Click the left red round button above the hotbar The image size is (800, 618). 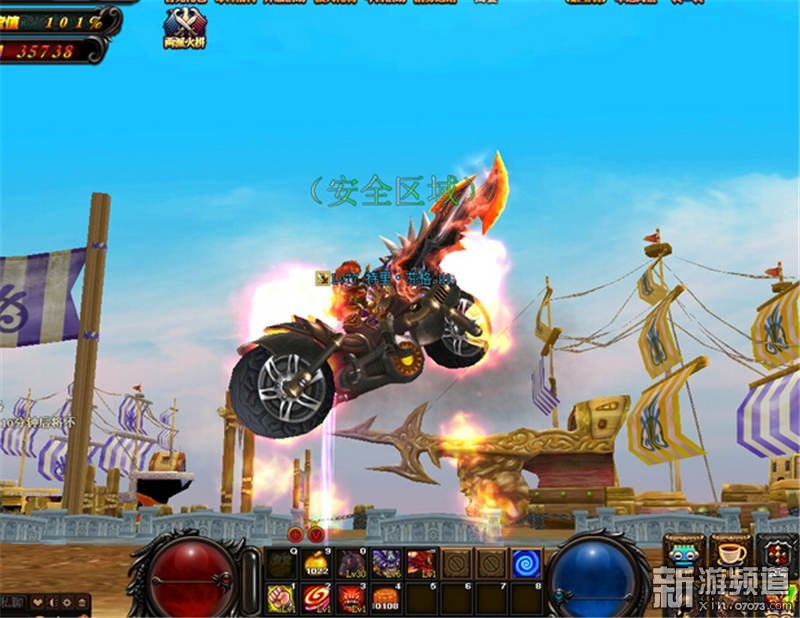pos(296,534)
